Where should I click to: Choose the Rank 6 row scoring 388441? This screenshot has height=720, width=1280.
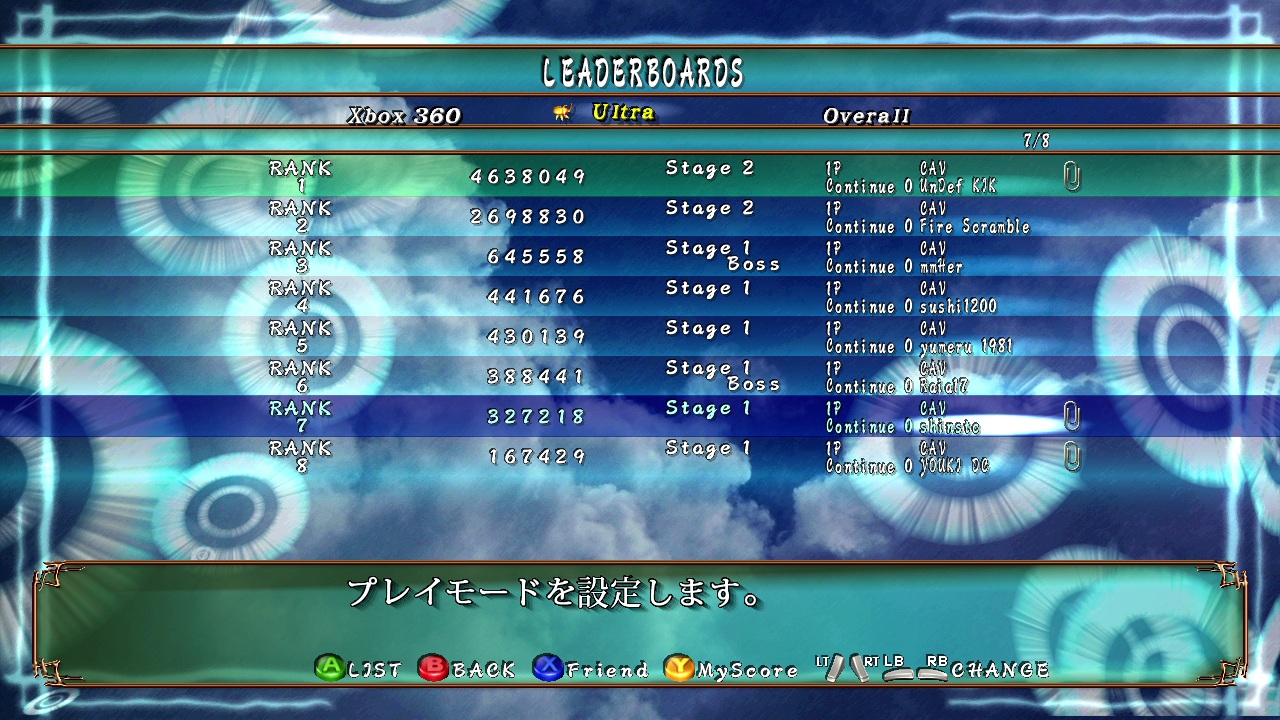(x=640, y=377)
